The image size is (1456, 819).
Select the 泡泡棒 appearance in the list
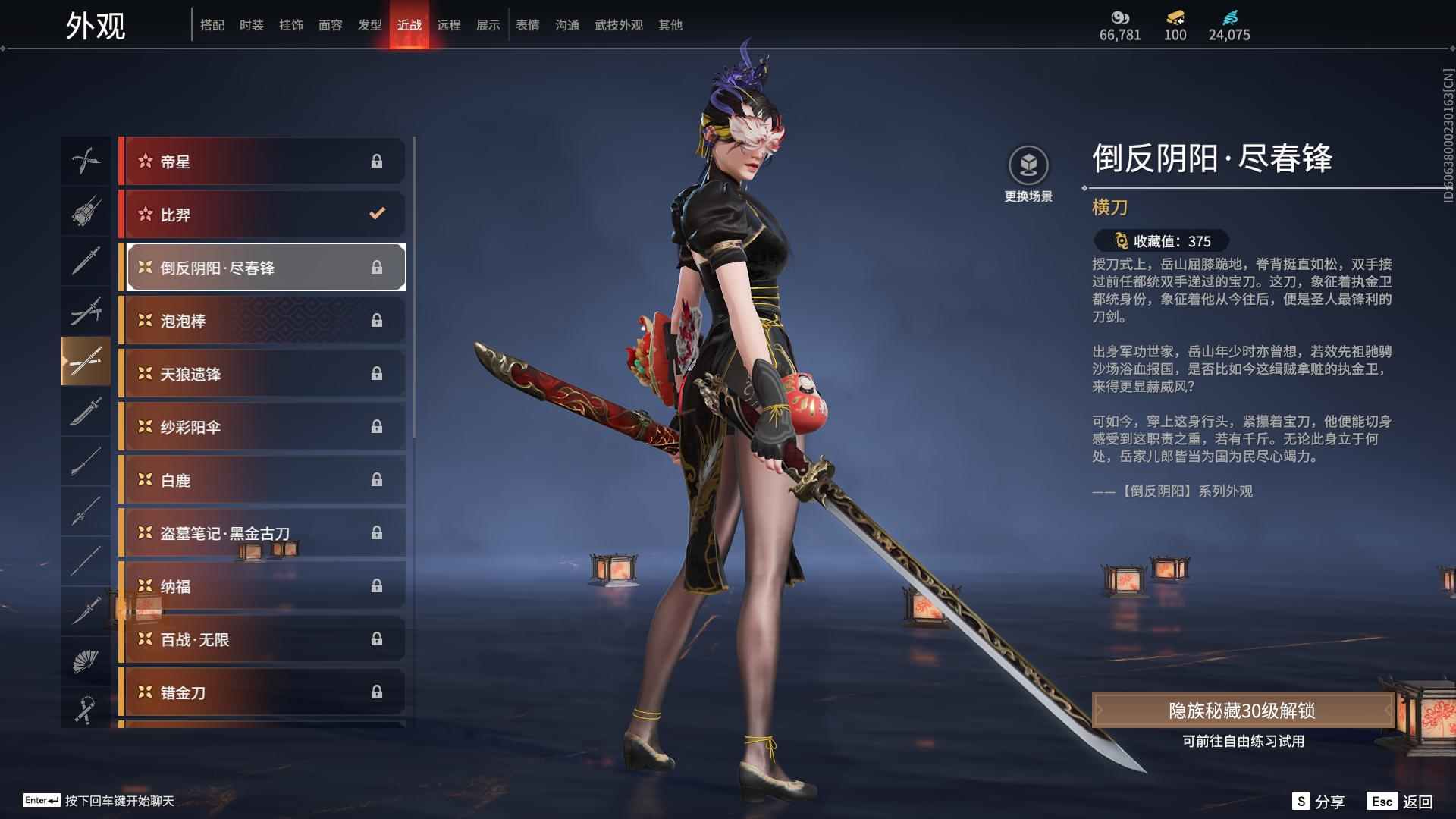[x=262, y=320]
